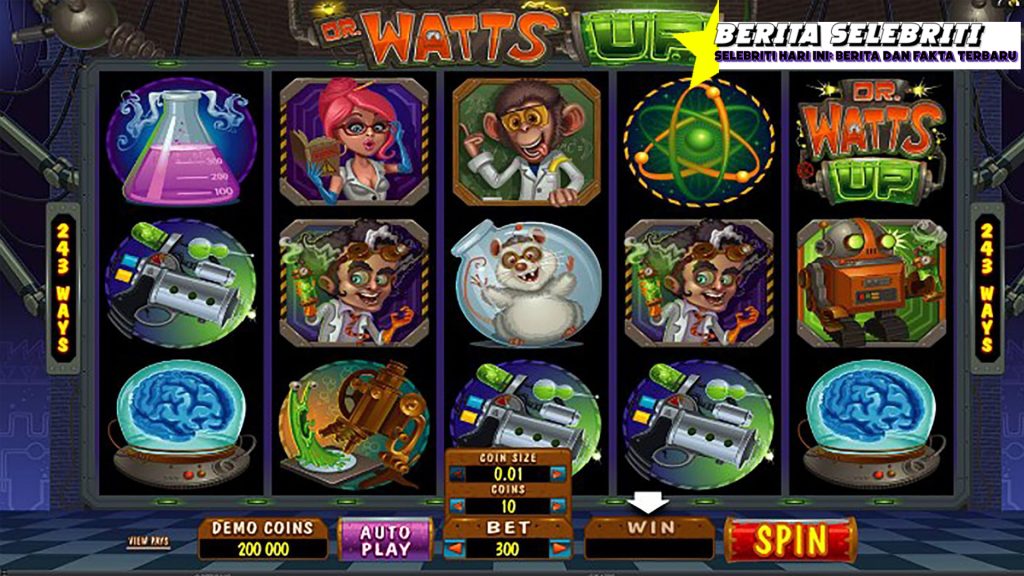Increase the bet with the right arrow
The height and width of the screenshot is (576, 1024).
561,548
